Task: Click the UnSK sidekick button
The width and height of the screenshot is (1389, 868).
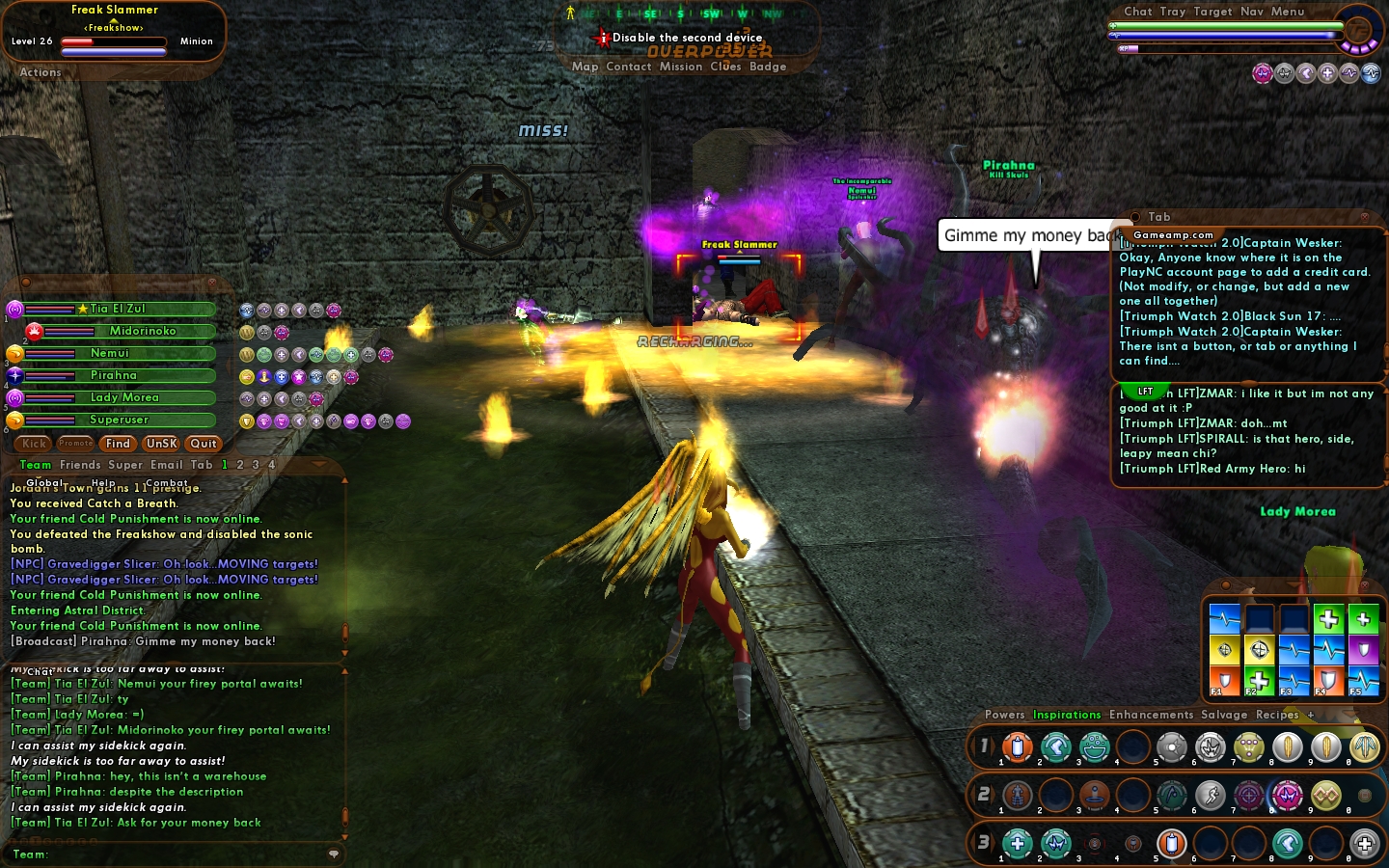Action: (x=161, y=444)
